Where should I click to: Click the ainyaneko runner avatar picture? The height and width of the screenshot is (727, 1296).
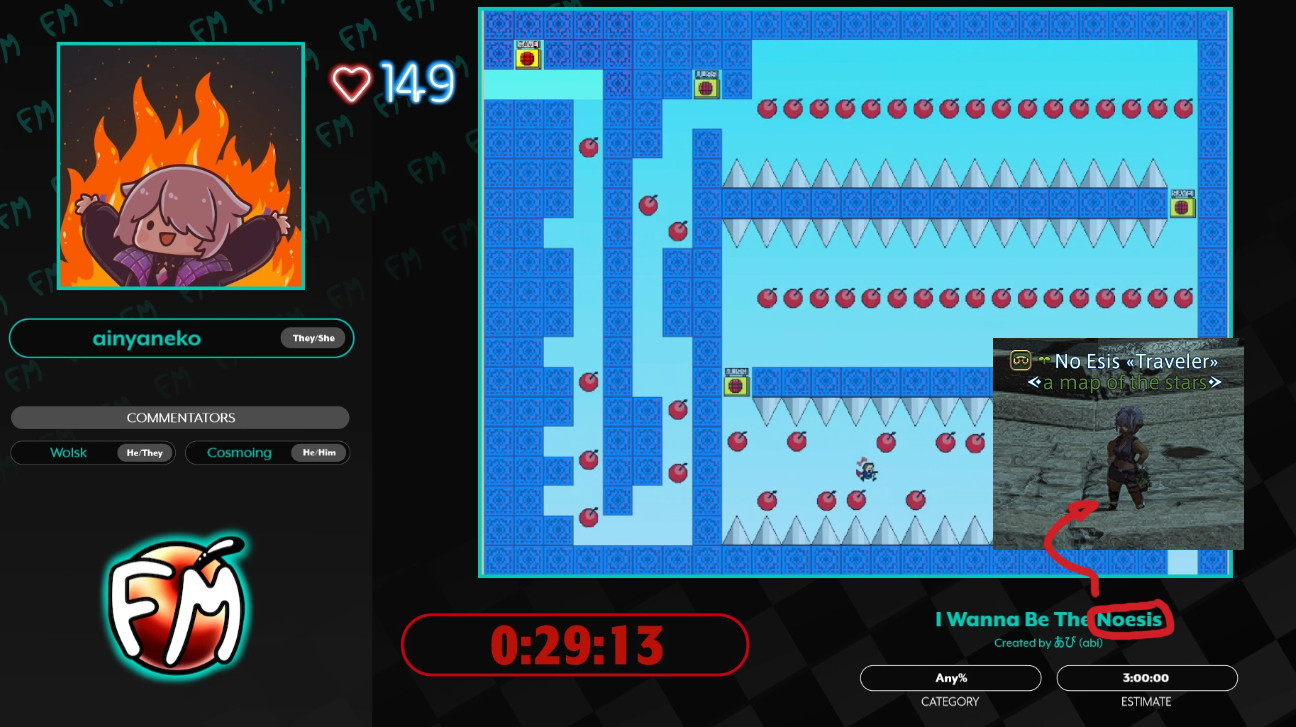point(181,167)
